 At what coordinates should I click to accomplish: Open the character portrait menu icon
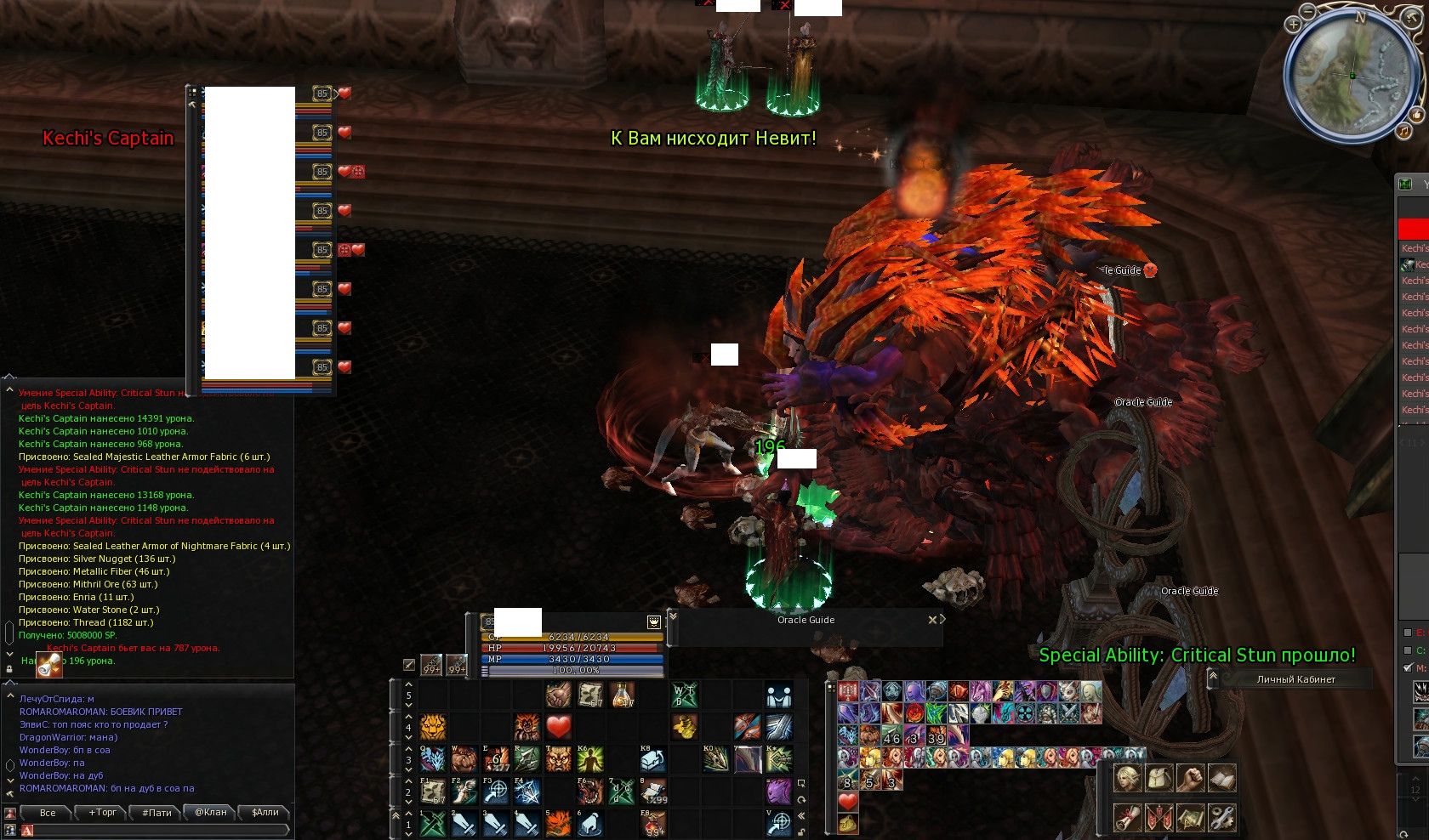1128,778
